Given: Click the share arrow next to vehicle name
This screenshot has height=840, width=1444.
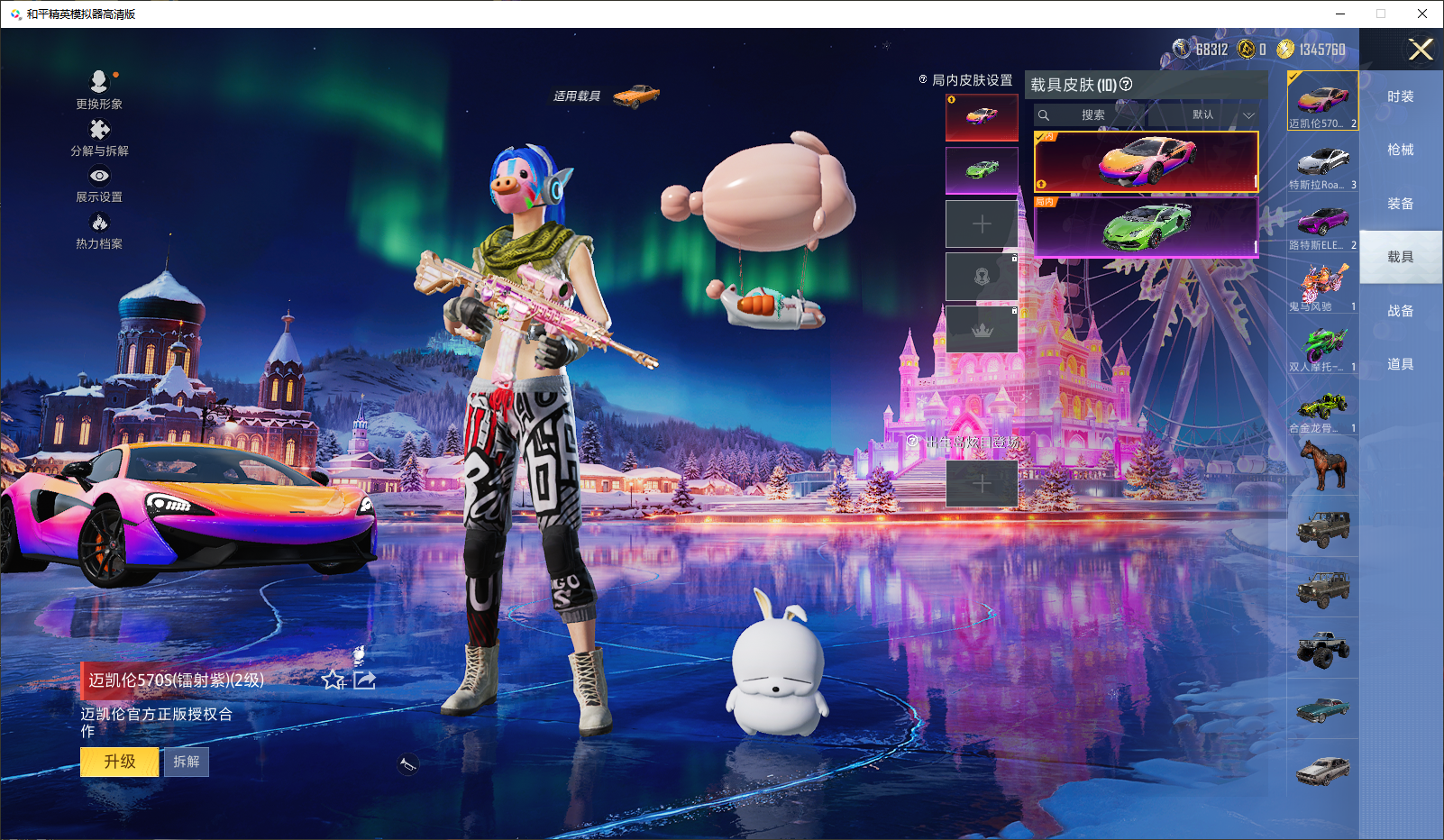Looking at the screenshot, I should click(x=363, y=681).
